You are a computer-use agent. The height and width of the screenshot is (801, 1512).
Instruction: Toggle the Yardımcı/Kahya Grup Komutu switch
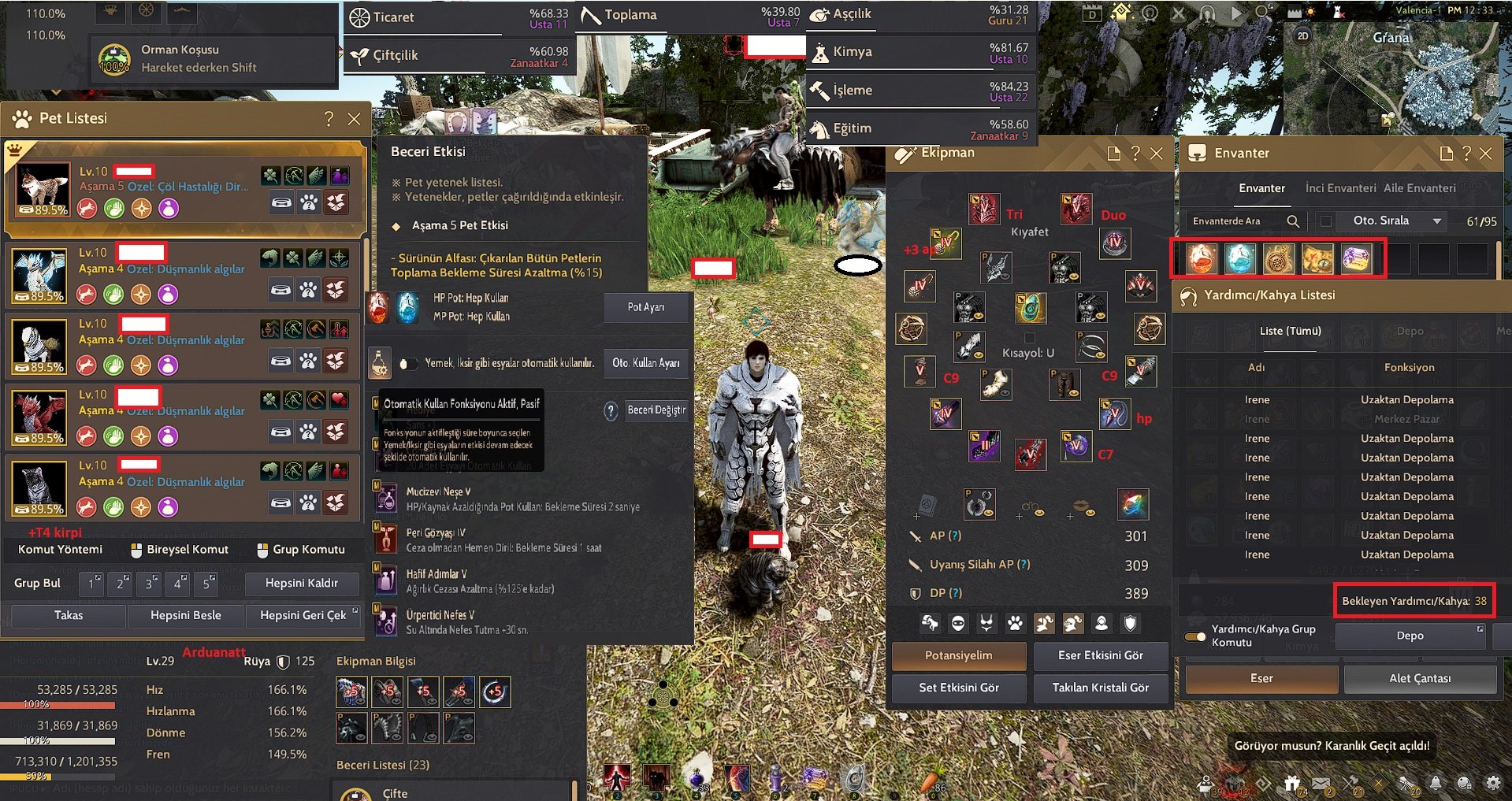pos(1196,636)
